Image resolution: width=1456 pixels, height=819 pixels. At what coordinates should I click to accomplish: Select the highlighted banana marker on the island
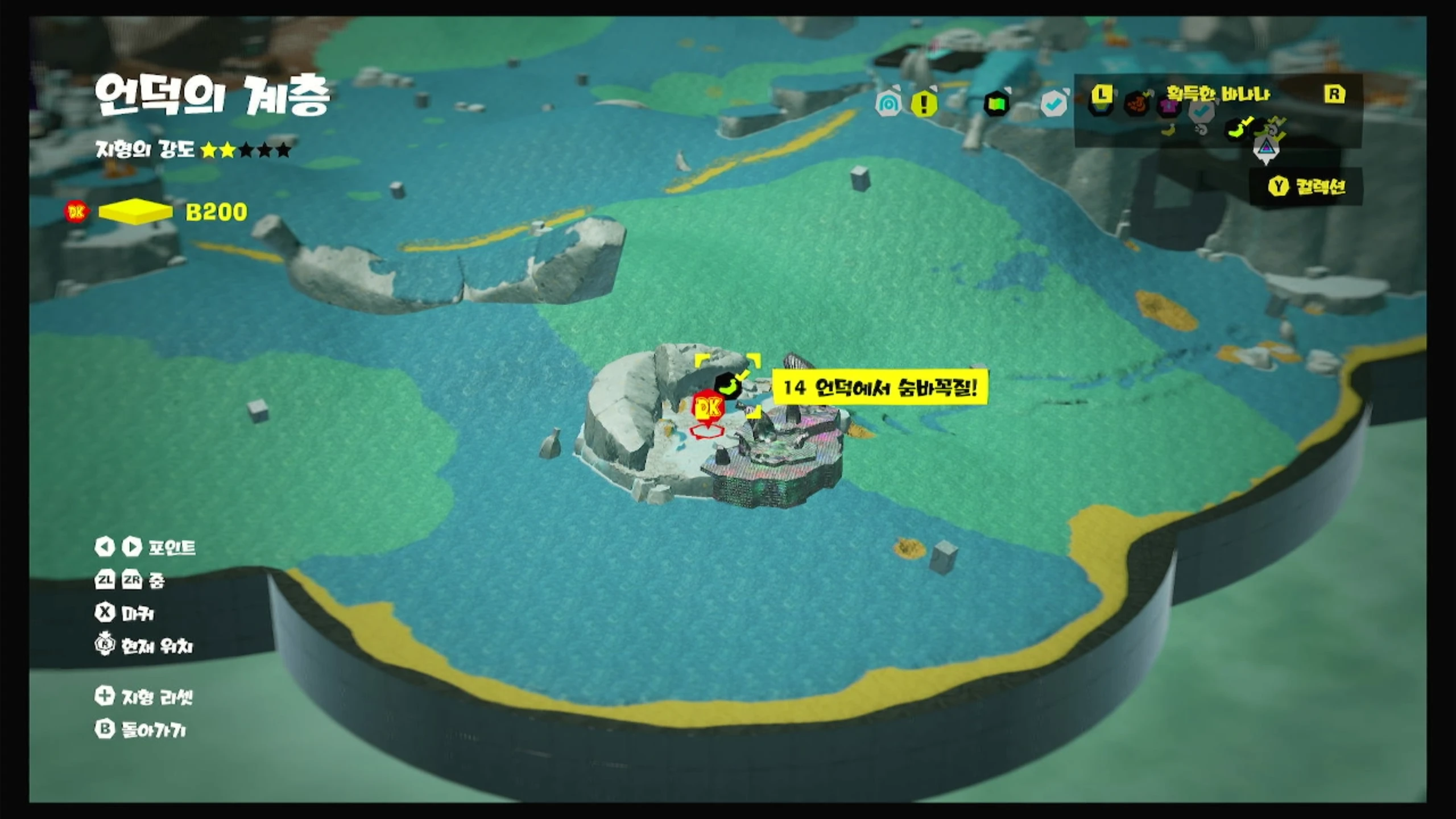[x=729, y=386]
